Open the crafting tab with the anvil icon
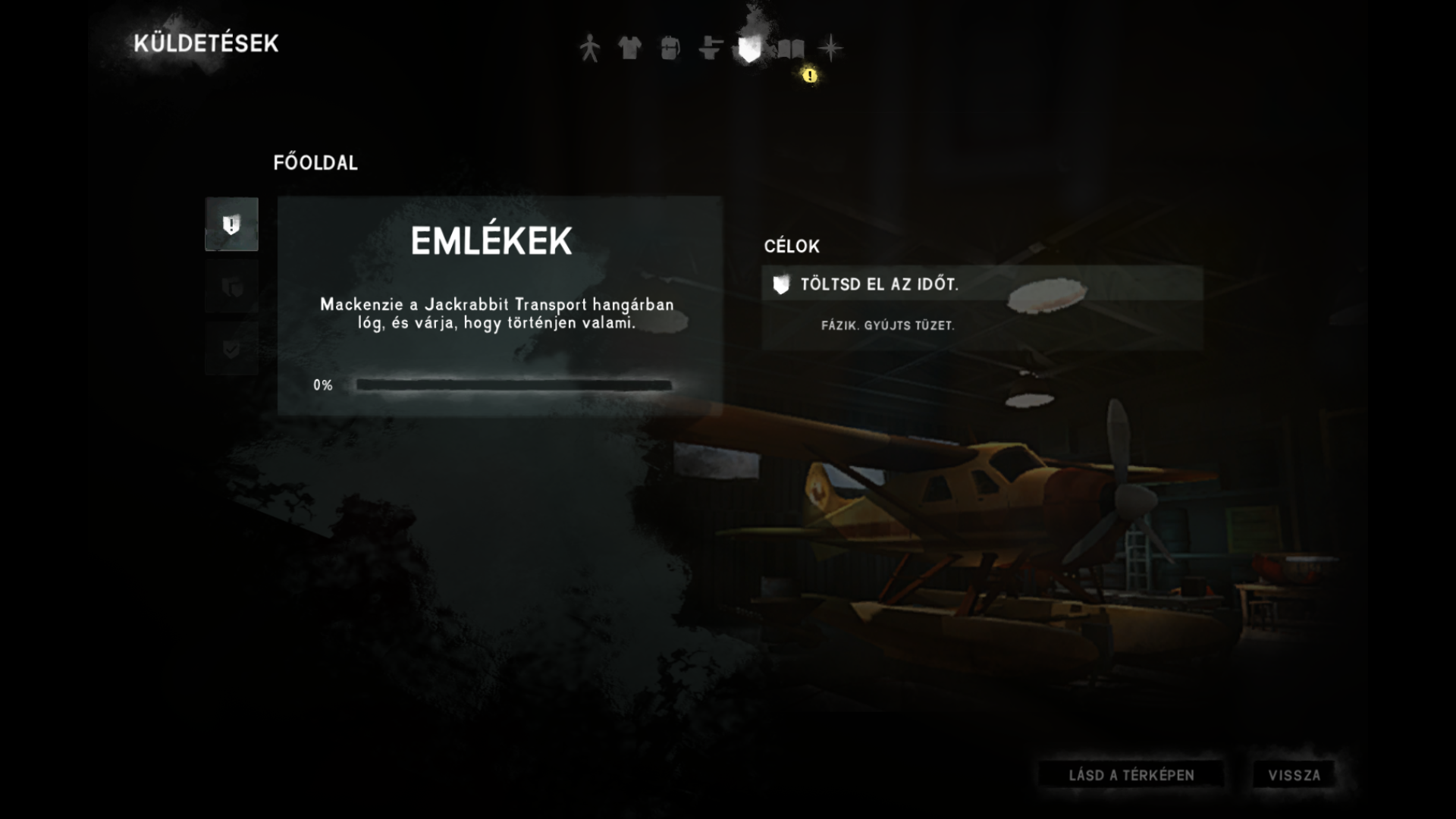Image resolution: width=1456 pixels, height=819 pixels. [x=710, y=49]
